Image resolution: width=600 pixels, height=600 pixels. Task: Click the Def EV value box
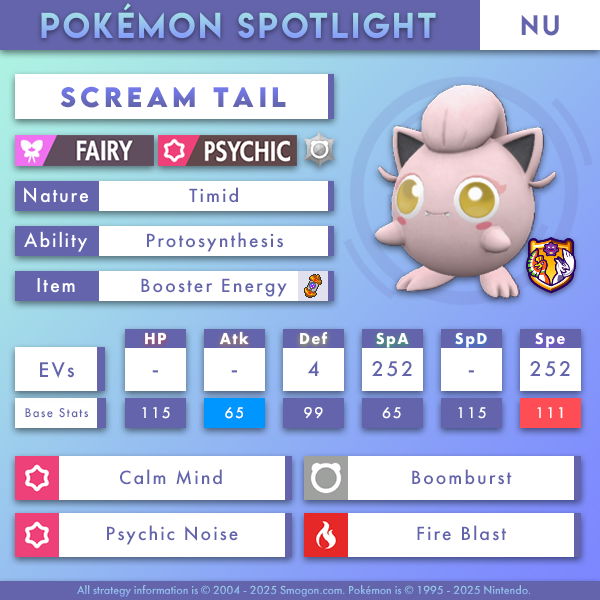312,369
